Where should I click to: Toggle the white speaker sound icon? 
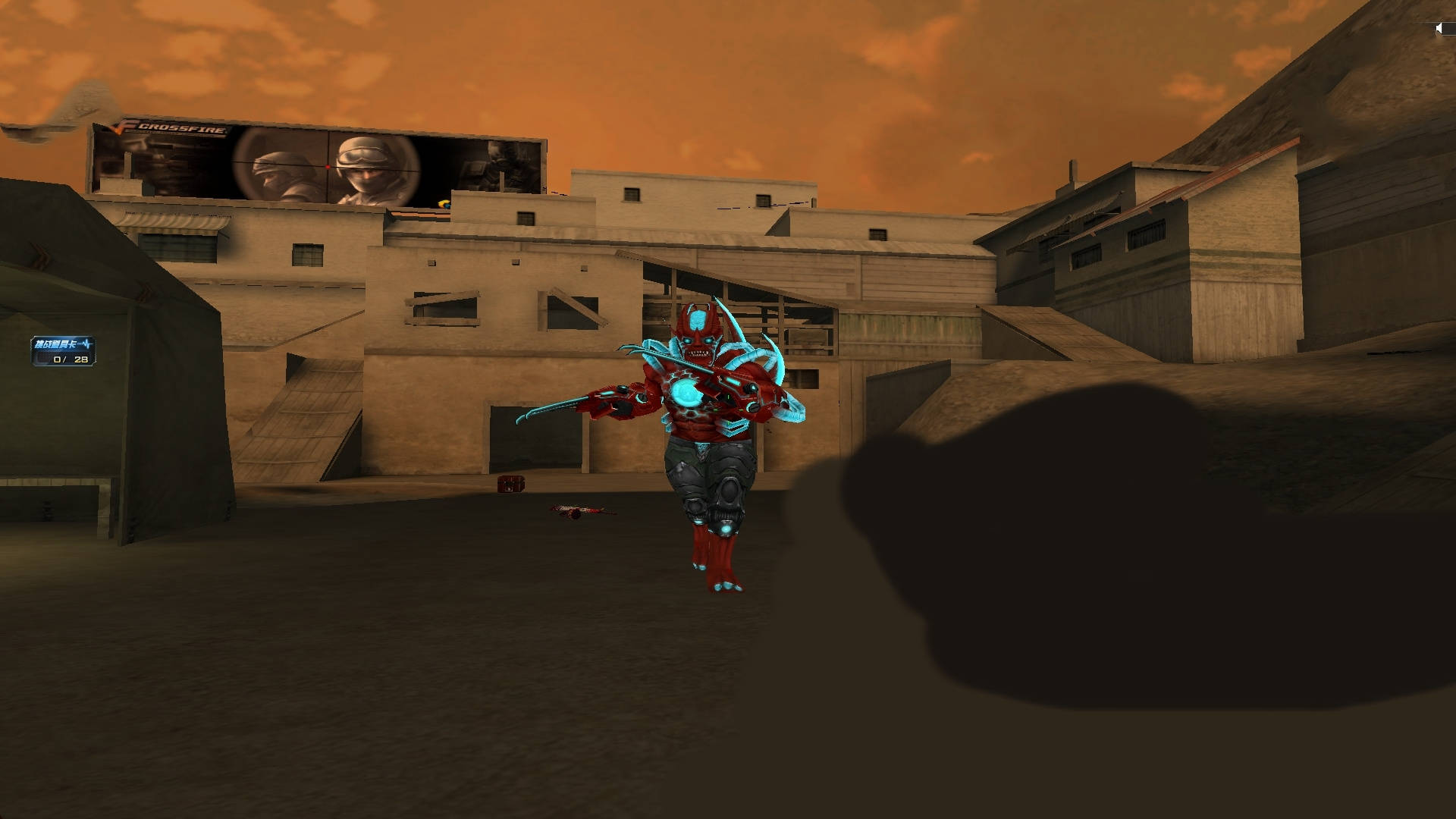pyautogui.click(x=1439, y=29)
